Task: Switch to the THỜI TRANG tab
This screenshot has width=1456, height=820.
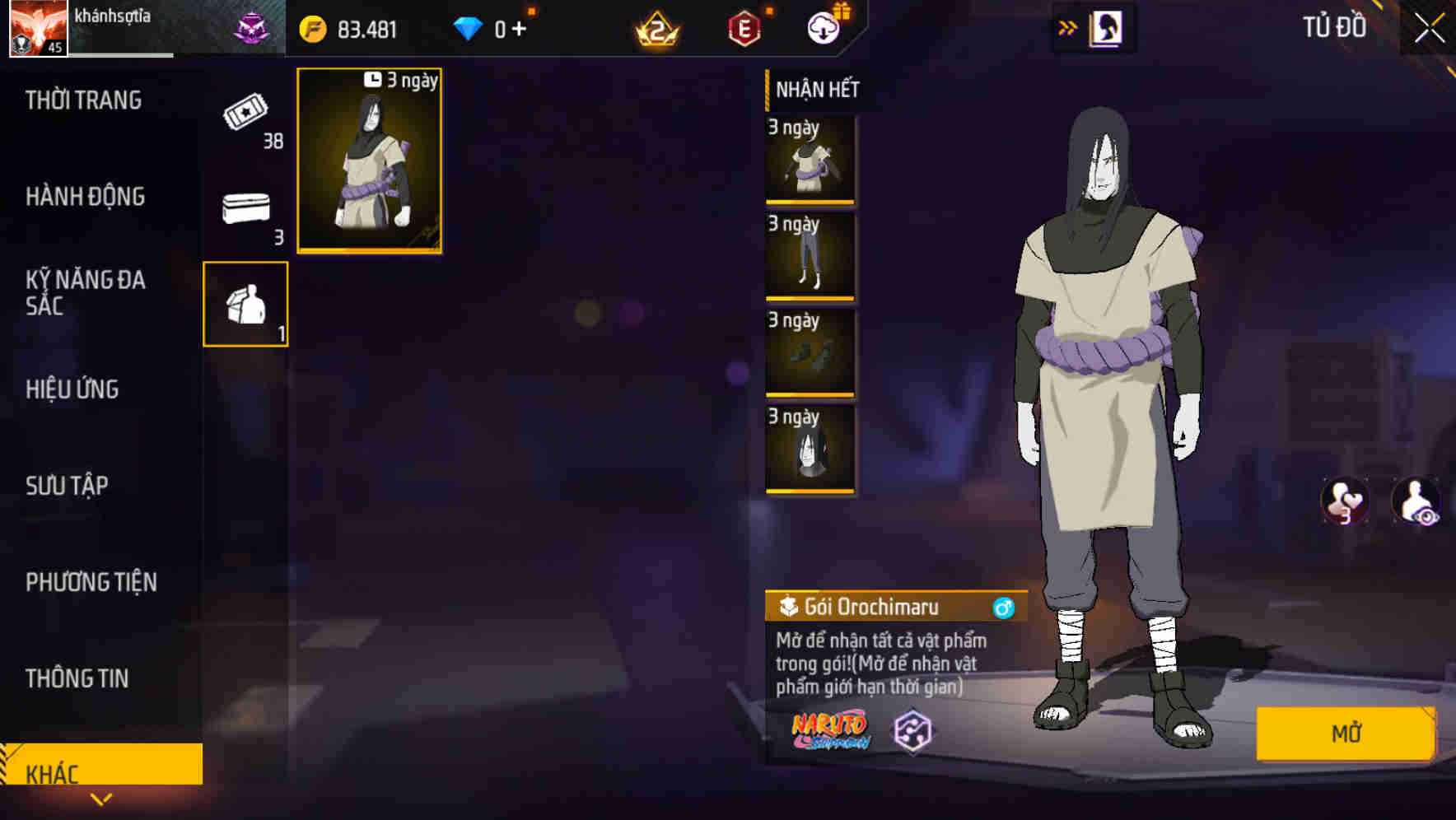Action: pos(82,100)
